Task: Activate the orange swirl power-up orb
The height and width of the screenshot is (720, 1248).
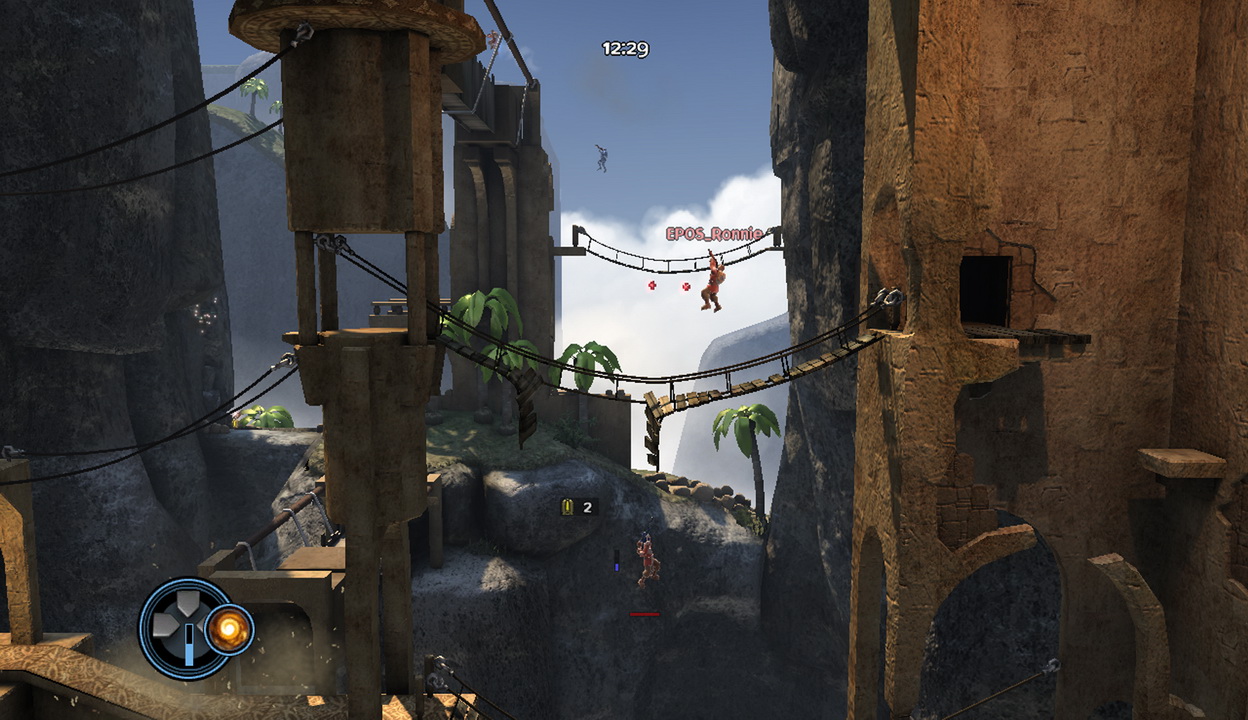Action: pyautogui.click(x=229, y=630)
